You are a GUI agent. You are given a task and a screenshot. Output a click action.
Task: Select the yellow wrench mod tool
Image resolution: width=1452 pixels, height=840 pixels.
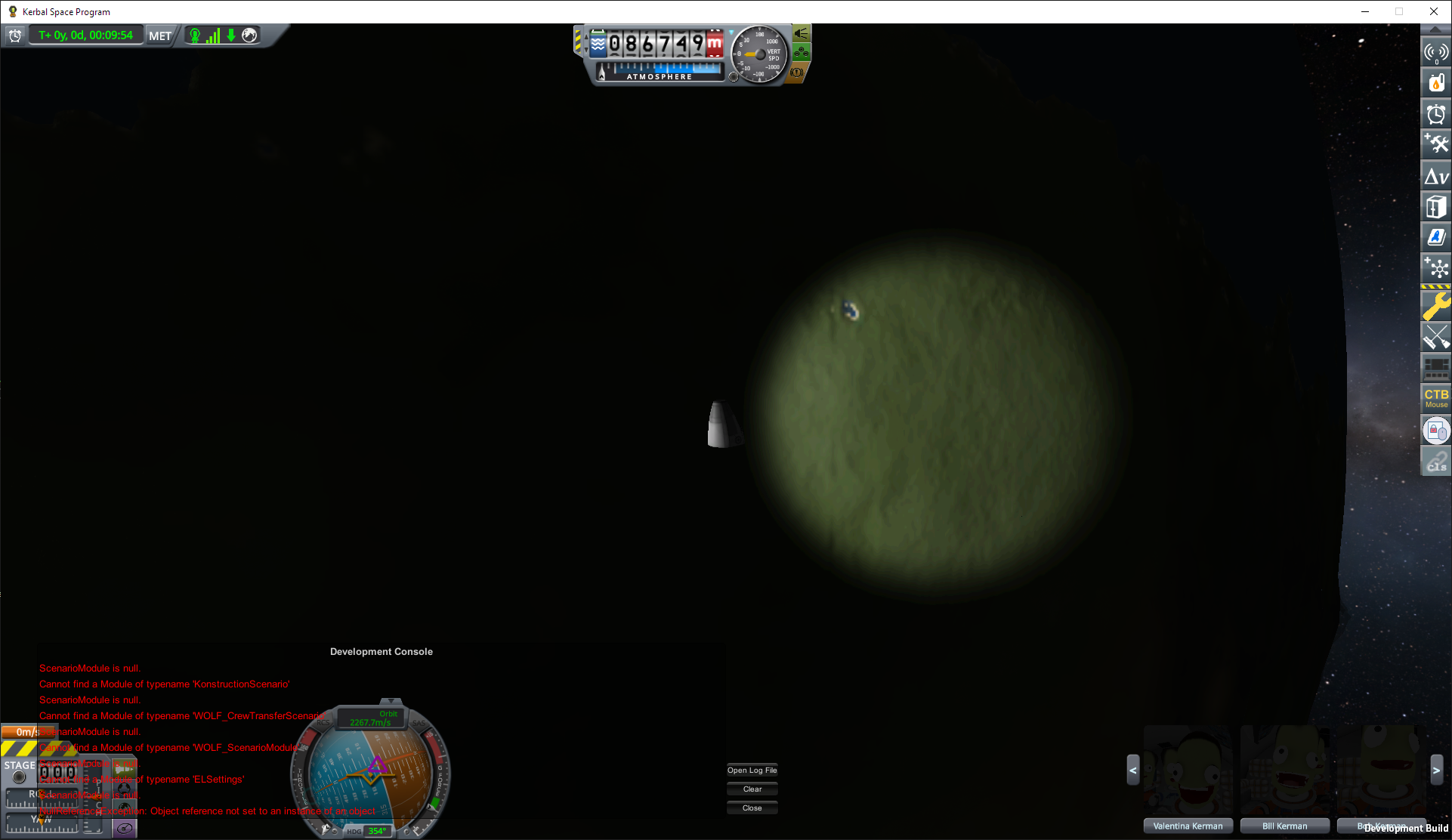pos(1436,306)
